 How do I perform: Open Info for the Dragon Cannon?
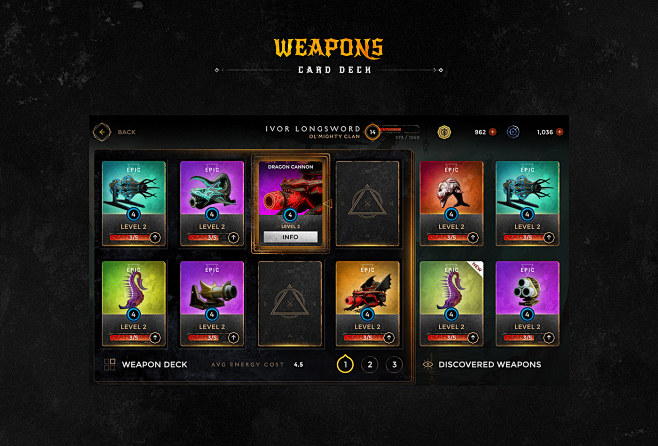coord(291,237)
